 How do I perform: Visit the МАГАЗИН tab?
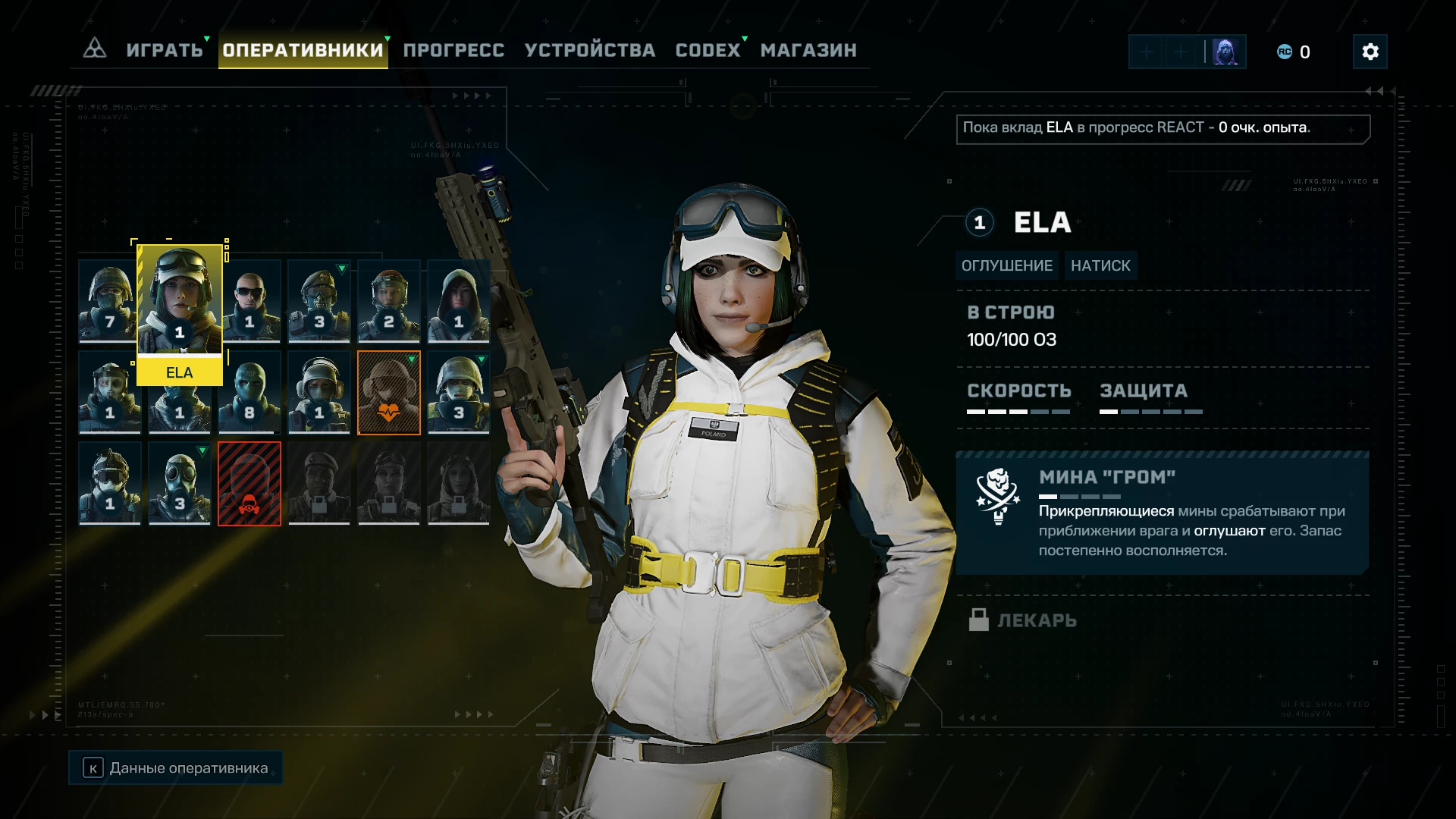tap(808, 50)
